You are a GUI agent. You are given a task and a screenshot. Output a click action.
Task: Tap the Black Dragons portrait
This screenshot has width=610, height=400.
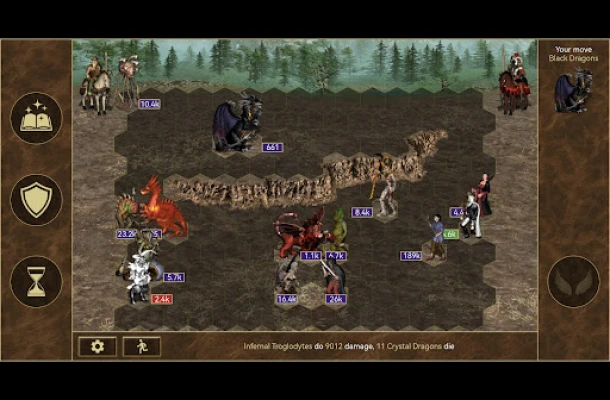tap(573, 92)
